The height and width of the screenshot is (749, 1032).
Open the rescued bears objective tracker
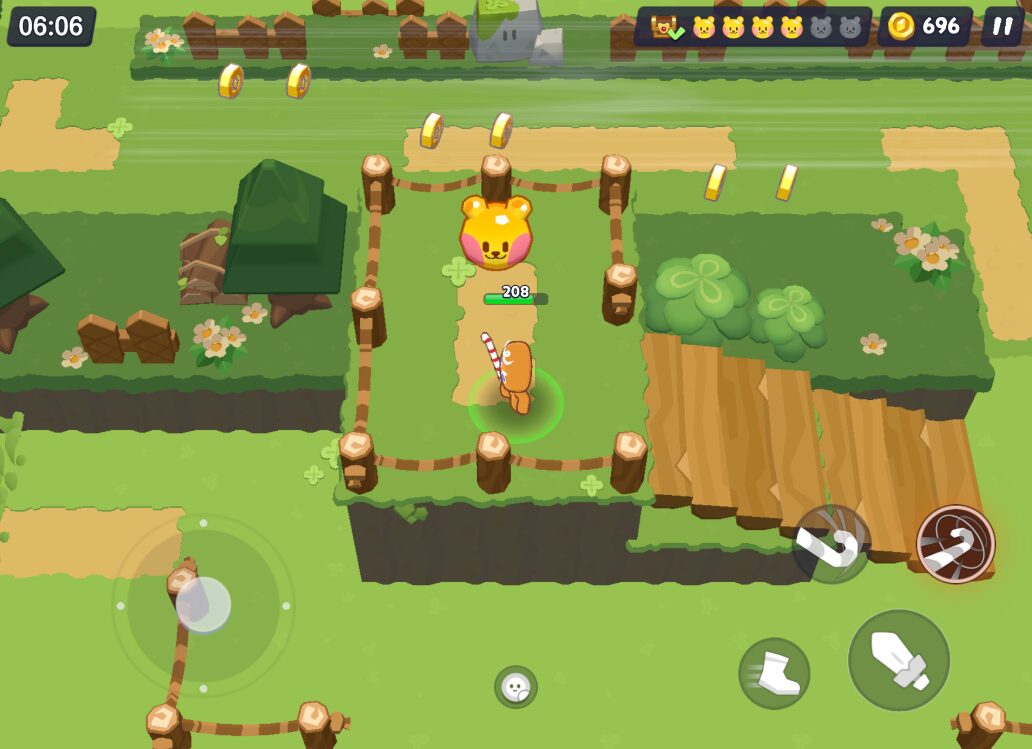coord(776,27)
